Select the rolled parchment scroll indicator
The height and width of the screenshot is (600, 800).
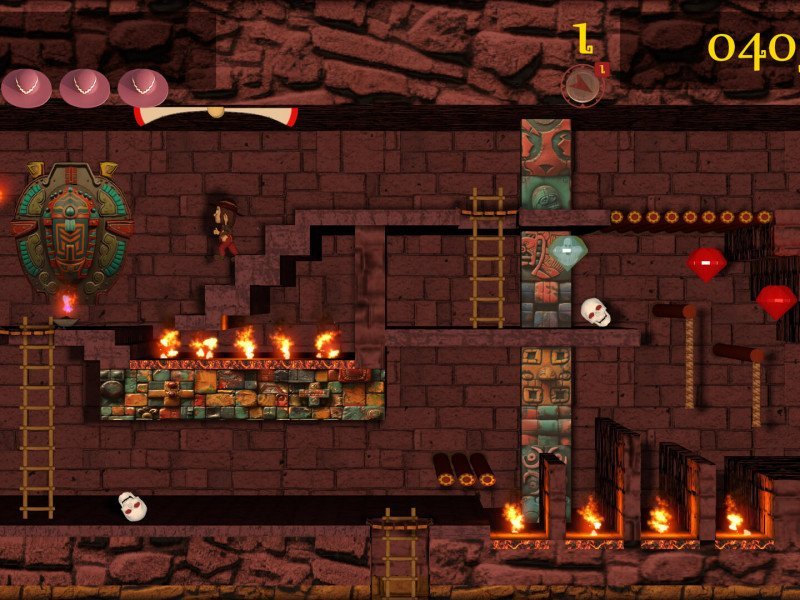216,115
